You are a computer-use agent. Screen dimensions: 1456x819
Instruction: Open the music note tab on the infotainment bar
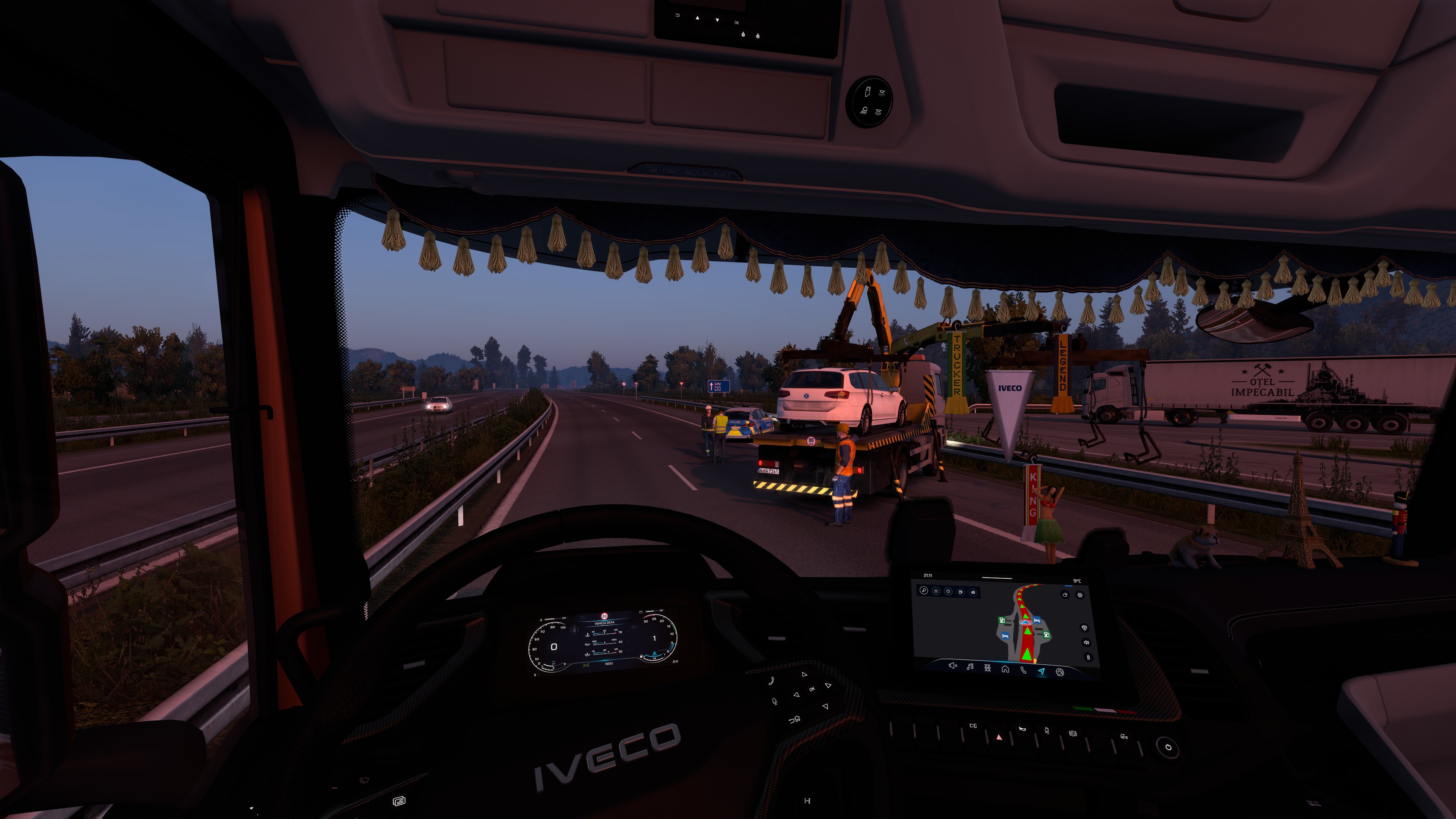[970, 667]
